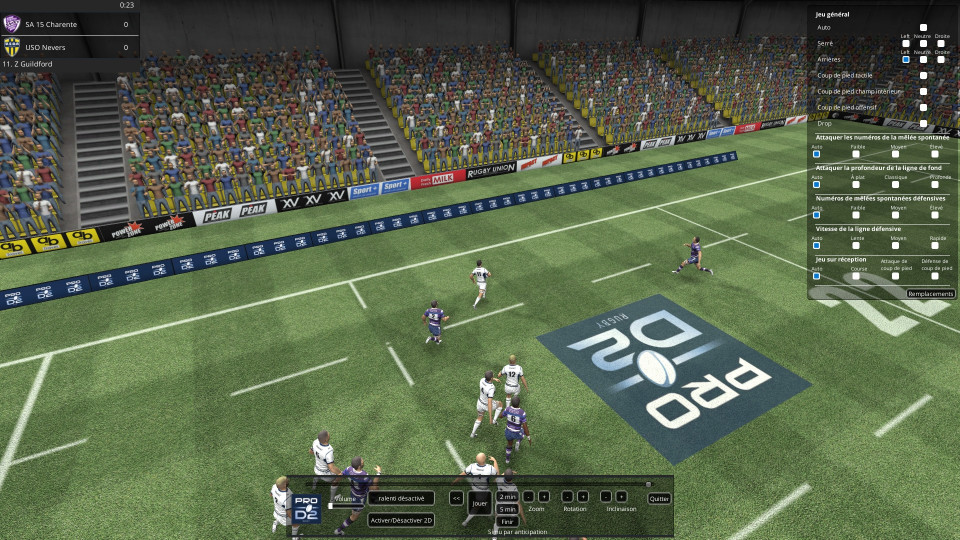Viewport: 960px width, 540px height.
Task: Toggle the Activer/Désactiver 2D view
Action: [401, 520]
